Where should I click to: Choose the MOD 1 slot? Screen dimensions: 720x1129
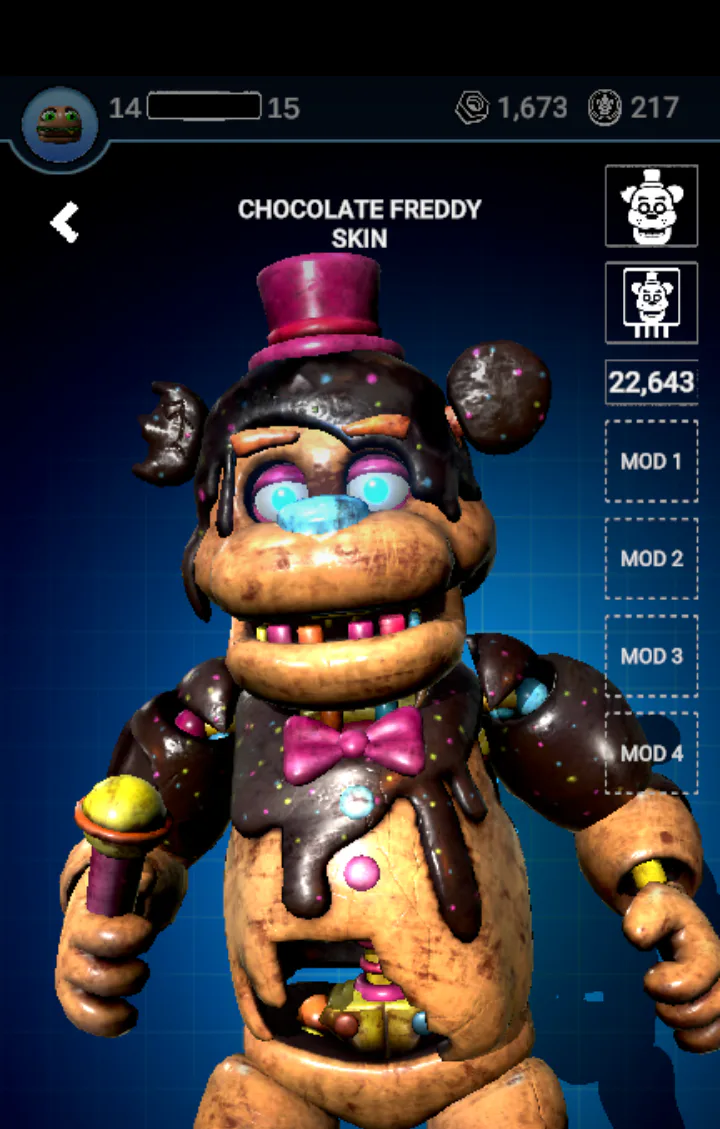coord(651,461)
